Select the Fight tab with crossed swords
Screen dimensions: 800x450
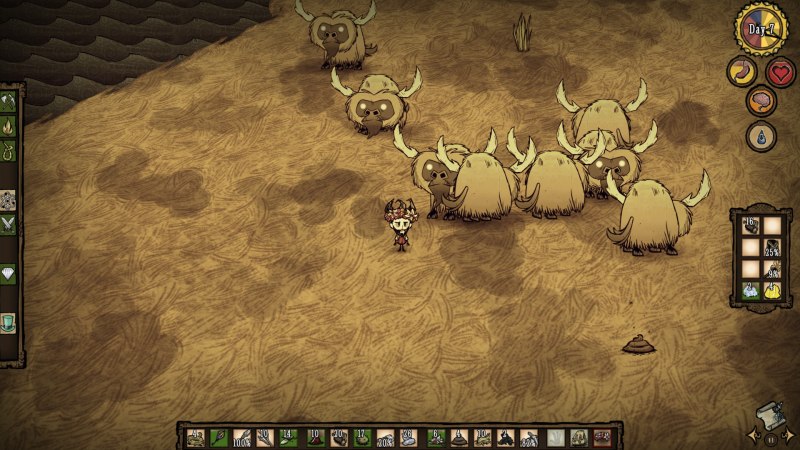(8, 224)
